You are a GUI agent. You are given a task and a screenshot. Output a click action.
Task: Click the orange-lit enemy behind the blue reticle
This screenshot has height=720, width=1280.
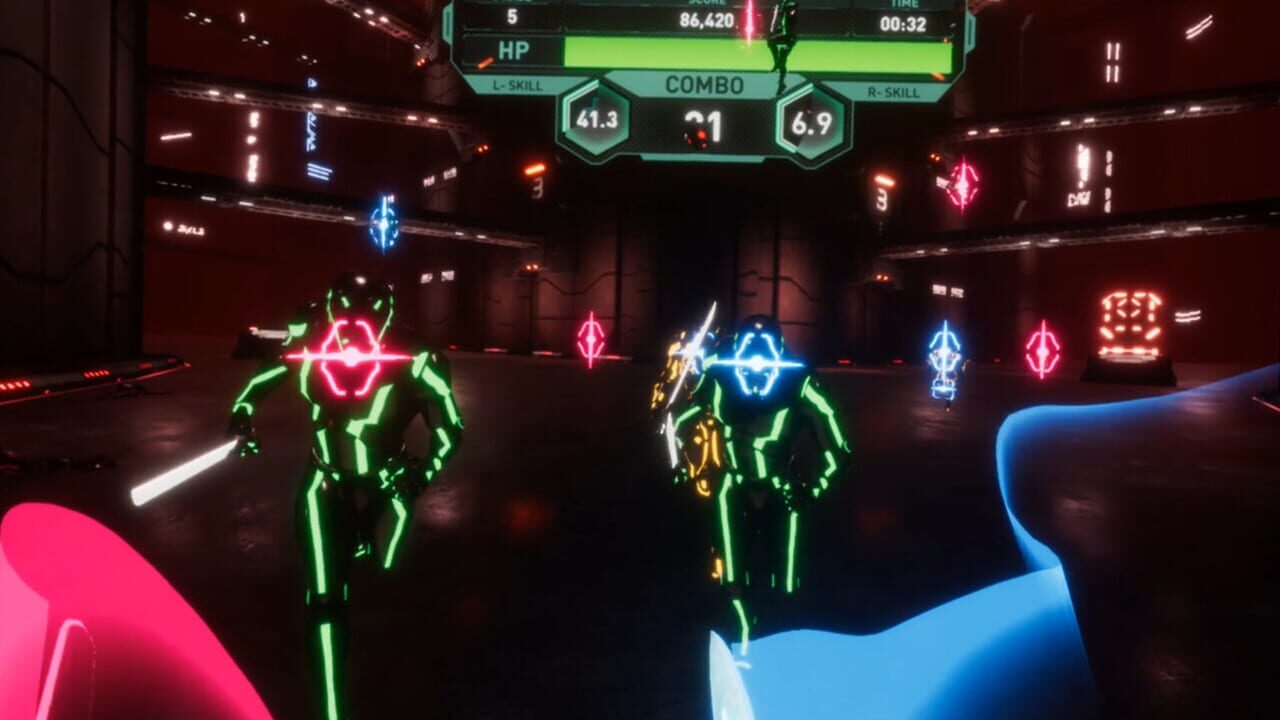point(700,440)
